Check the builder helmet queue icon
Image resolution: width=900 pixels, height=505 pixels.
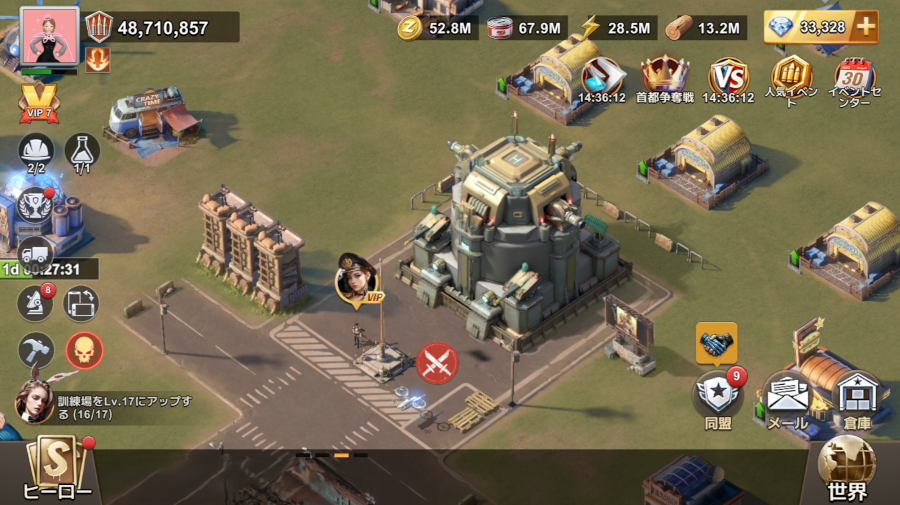click(x=36, y=151)
